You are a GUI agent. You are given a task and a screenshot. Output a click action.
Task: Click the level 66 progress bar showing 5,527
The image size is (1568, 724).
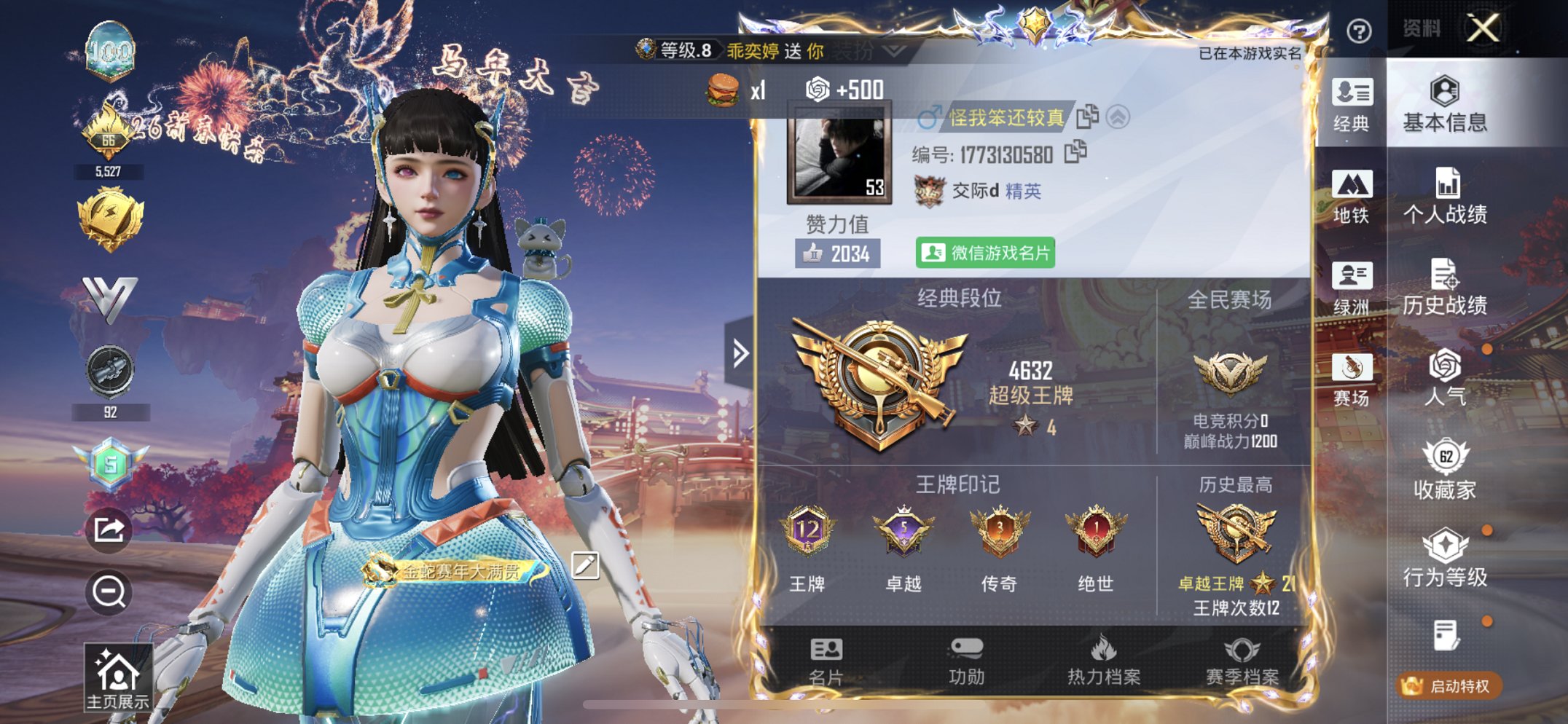coord(109,171)
